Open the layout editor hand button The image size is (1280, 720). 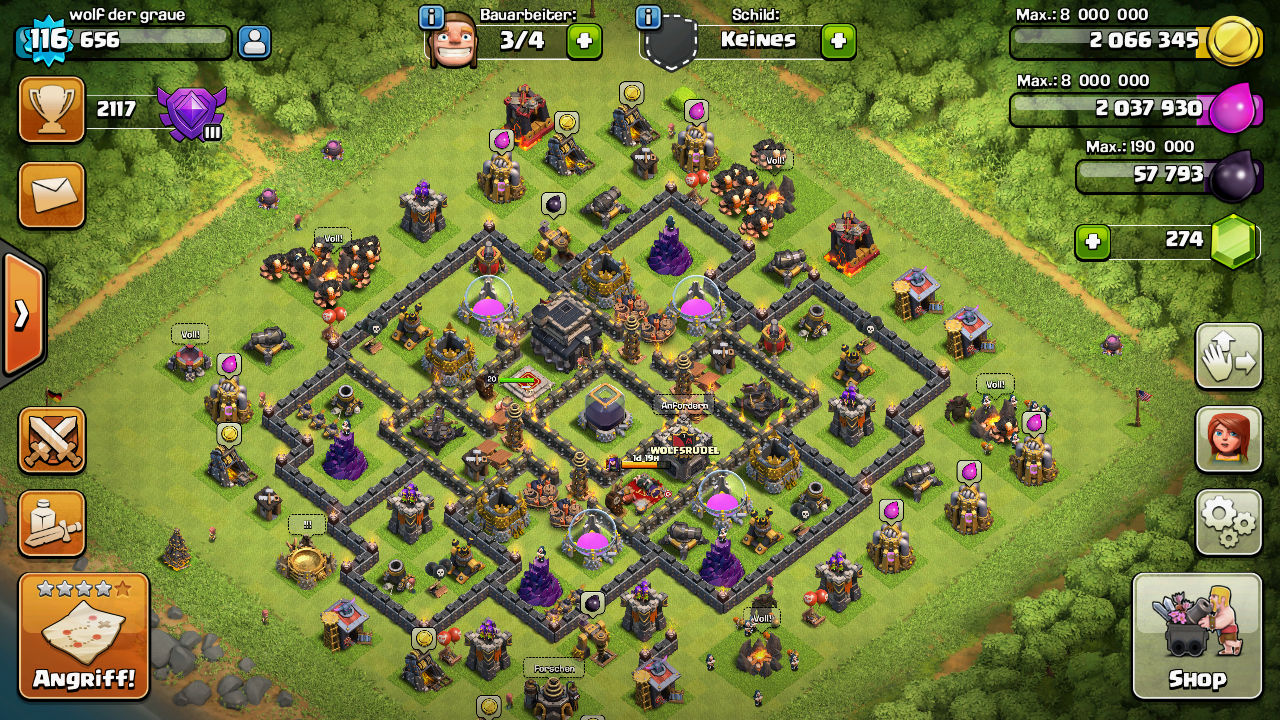pos(1228,356)
